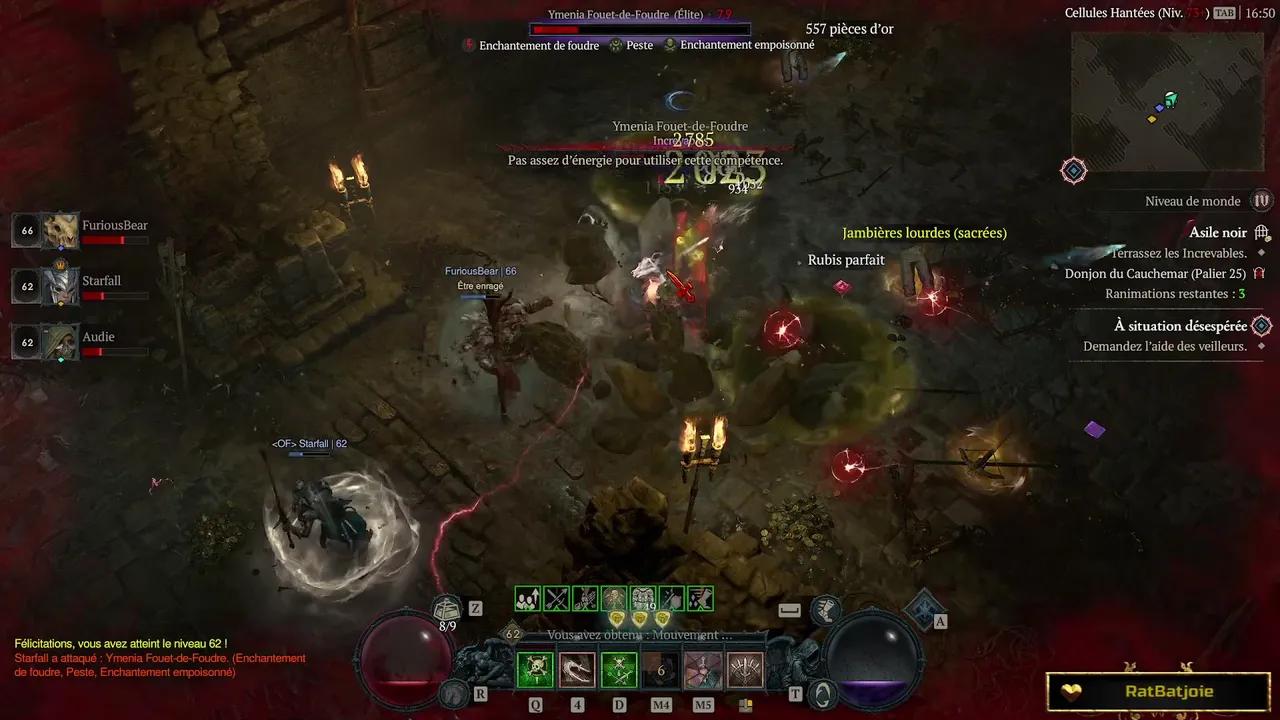Cast the cracked stained-glass skill on M5
1280x720 pixels.
click(703, 670)
